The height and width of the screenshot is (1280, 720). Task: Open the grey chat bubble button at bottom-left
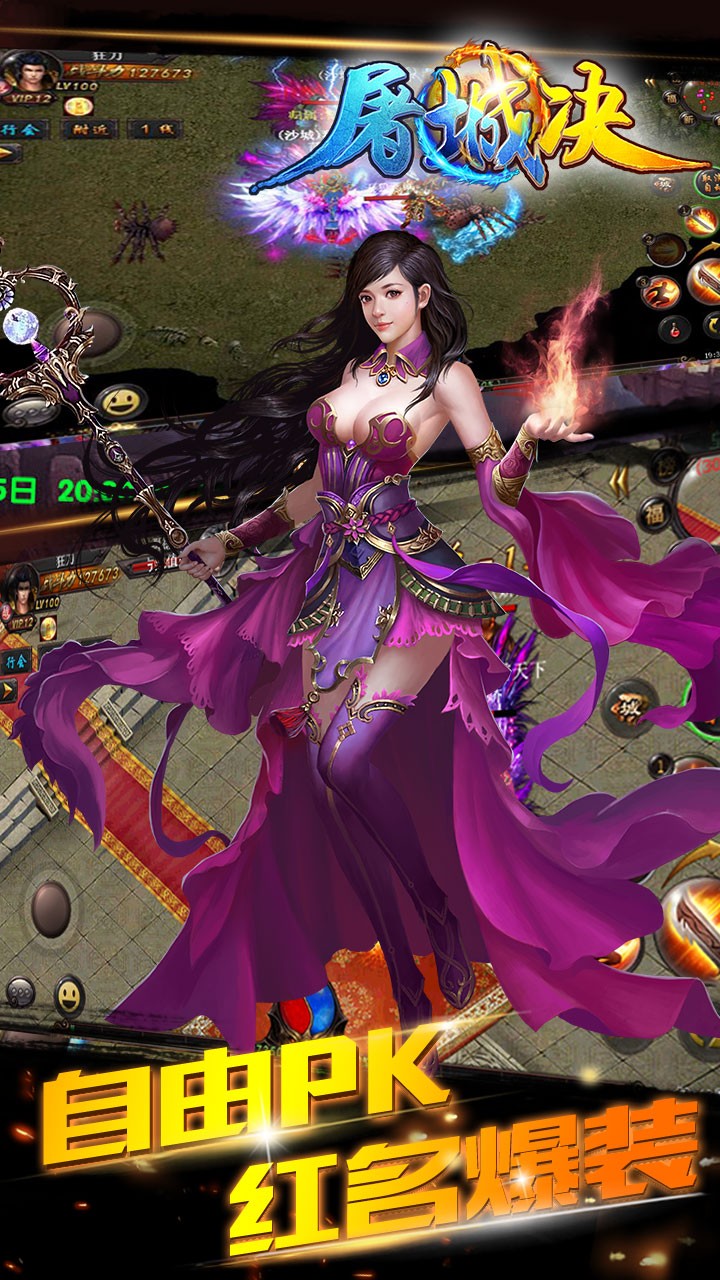pos(20,993)
